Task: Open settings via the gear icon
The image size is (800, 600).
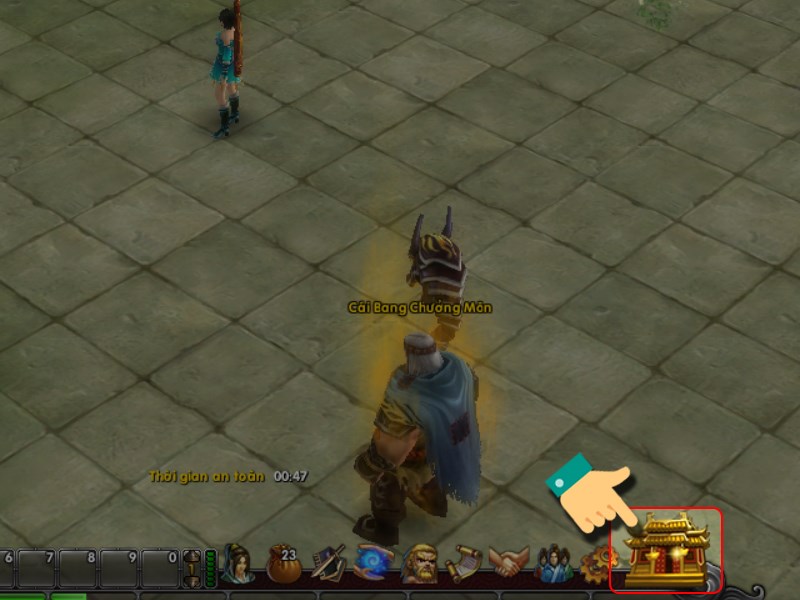Action: (x=593, y=567)
